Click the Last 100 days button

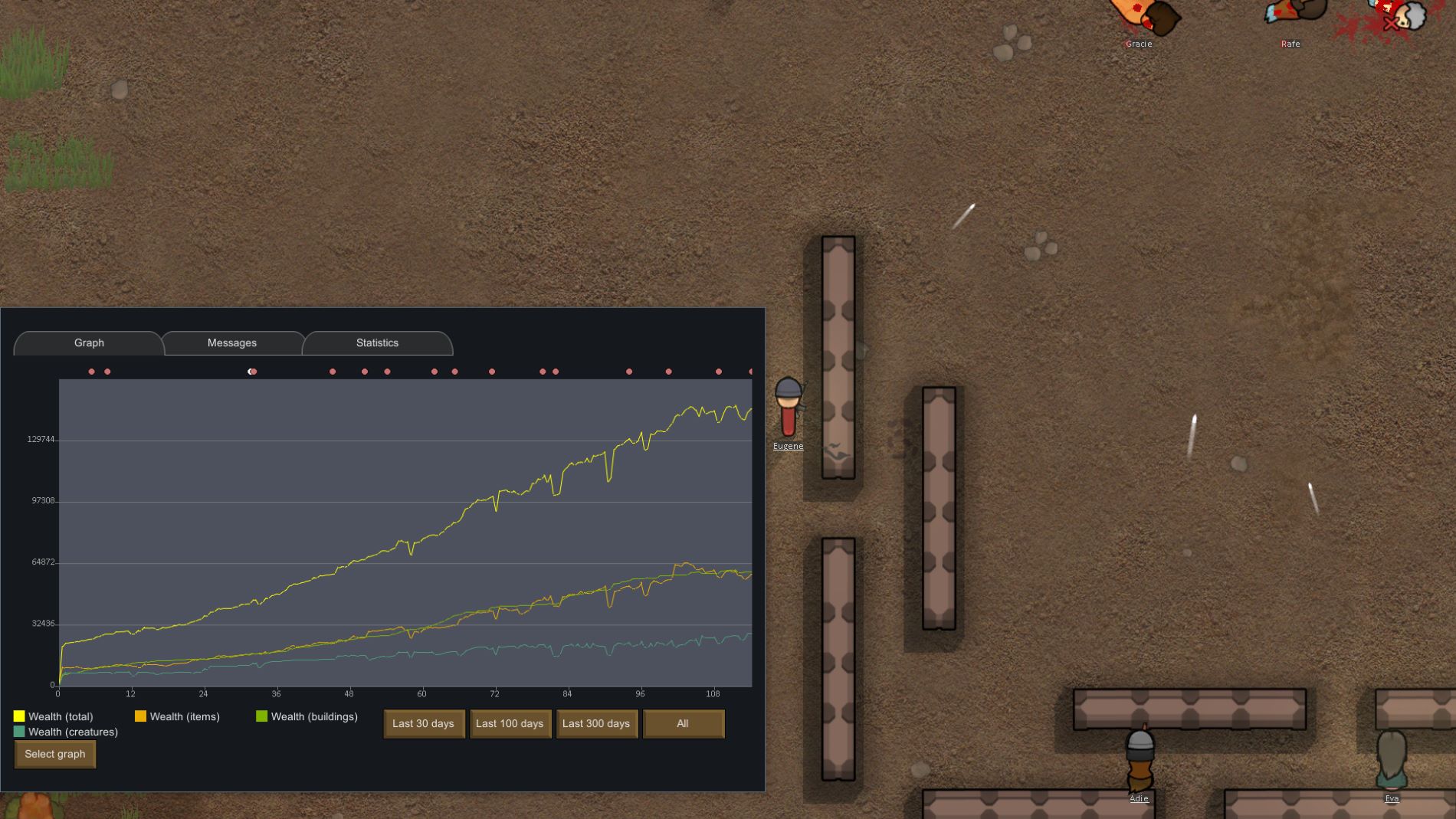coord(510,723)
